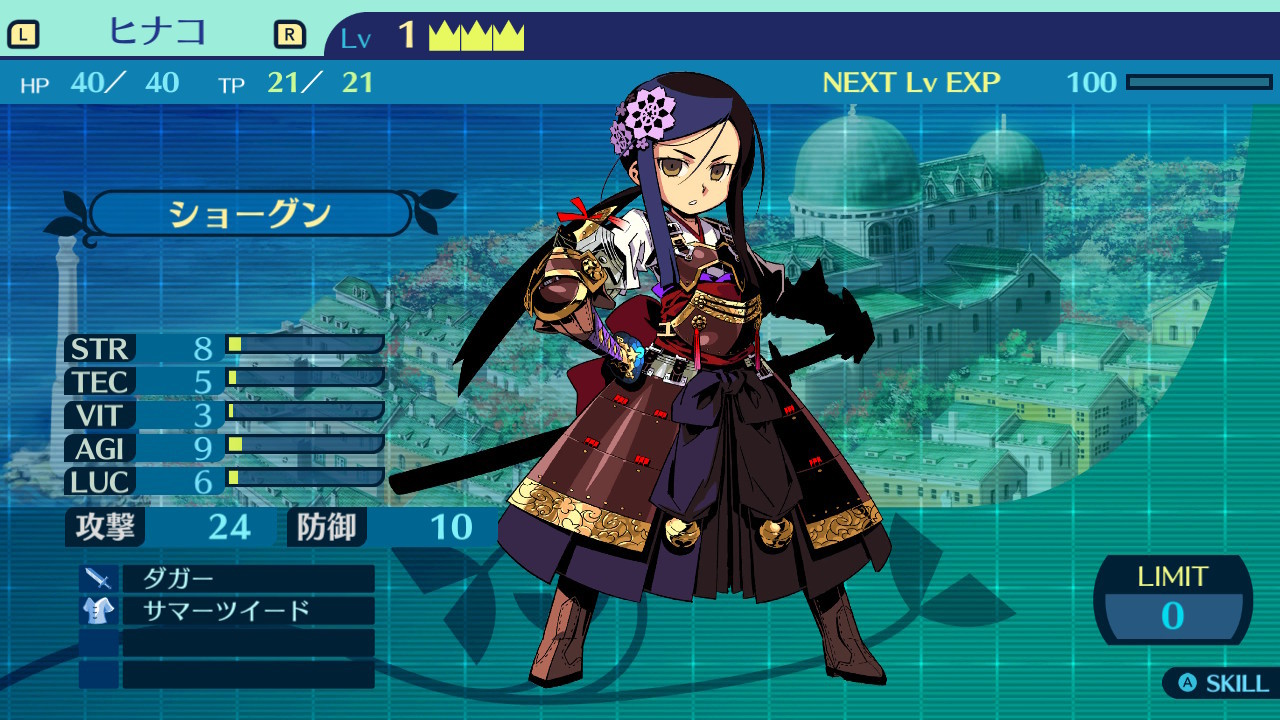Open the SKILL screen

[x=1224, y=684]
